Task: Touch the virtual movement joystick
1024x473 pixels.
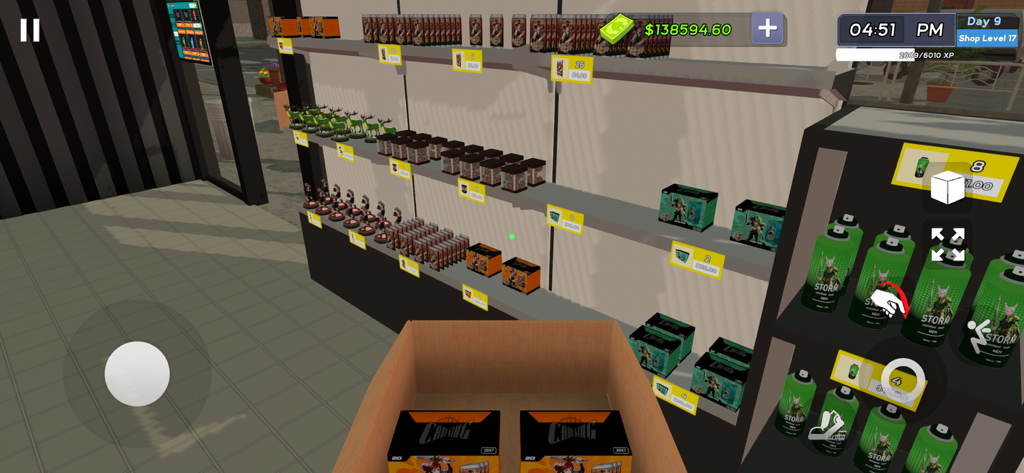Action: click(x=137, y=374)
